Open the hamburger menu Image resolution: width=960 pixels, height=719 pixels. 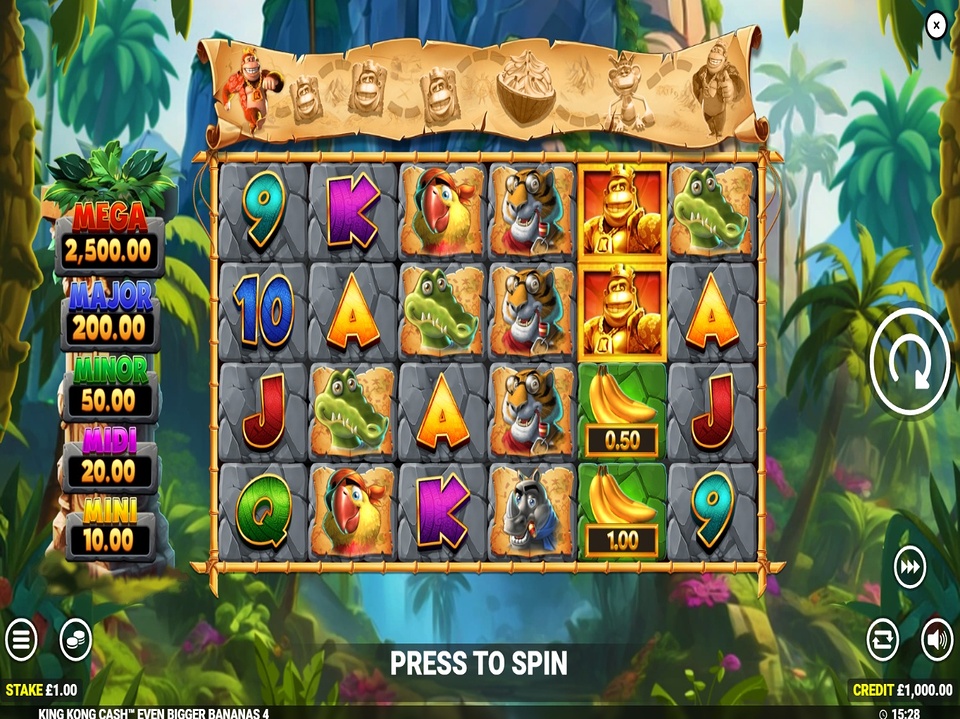(x=21, y=640)
